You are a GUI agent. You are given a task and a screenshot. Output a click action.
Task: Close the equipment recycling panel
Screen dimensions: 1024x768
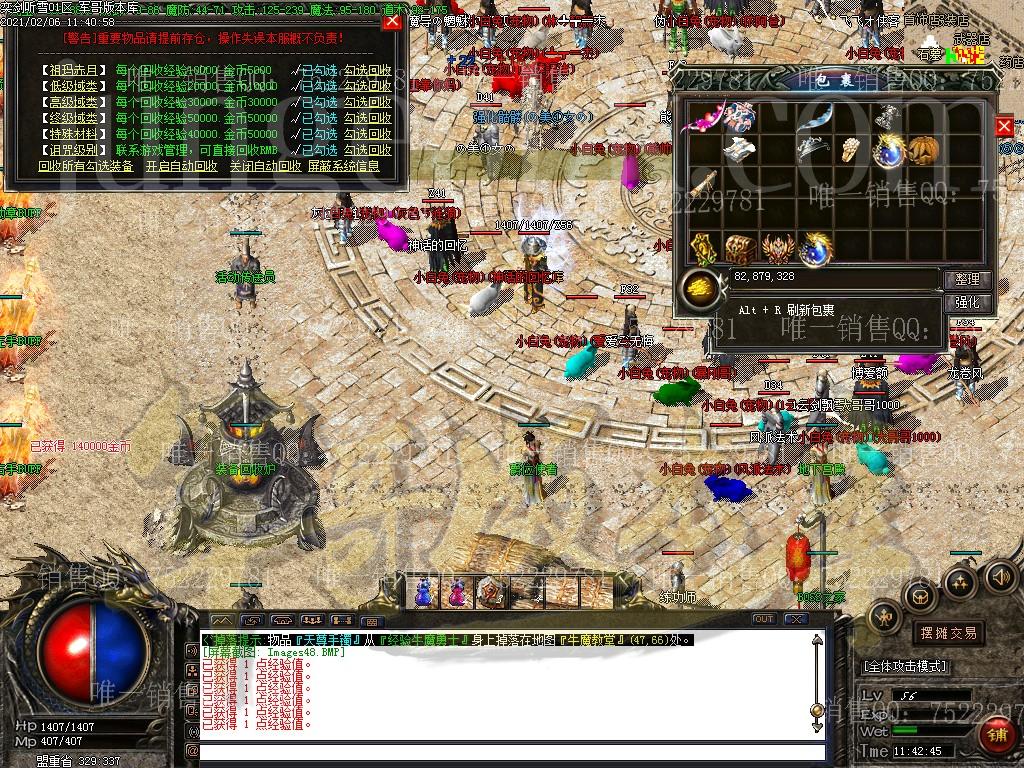pyautogui.click(x=392, y=22)
